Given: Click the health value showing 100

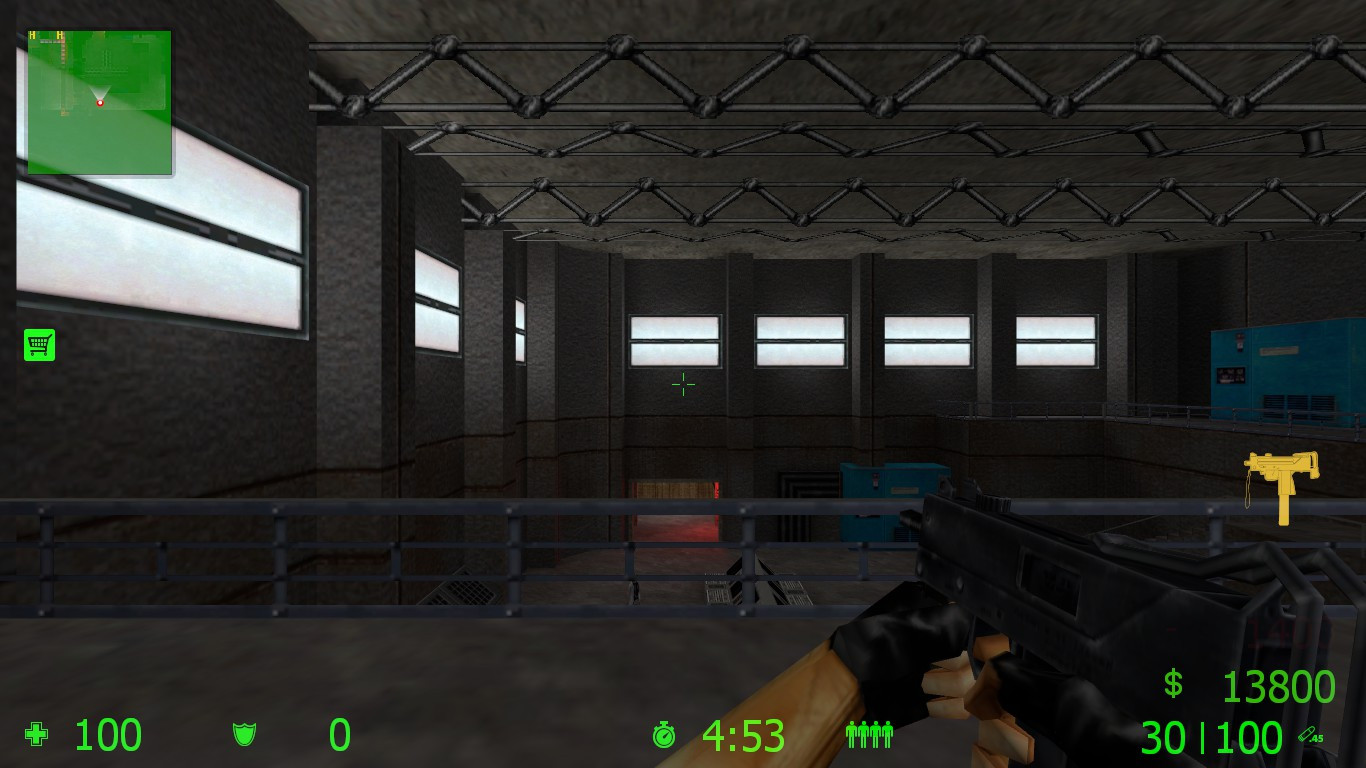Looking at the screenshot, I should pos(107,736).
